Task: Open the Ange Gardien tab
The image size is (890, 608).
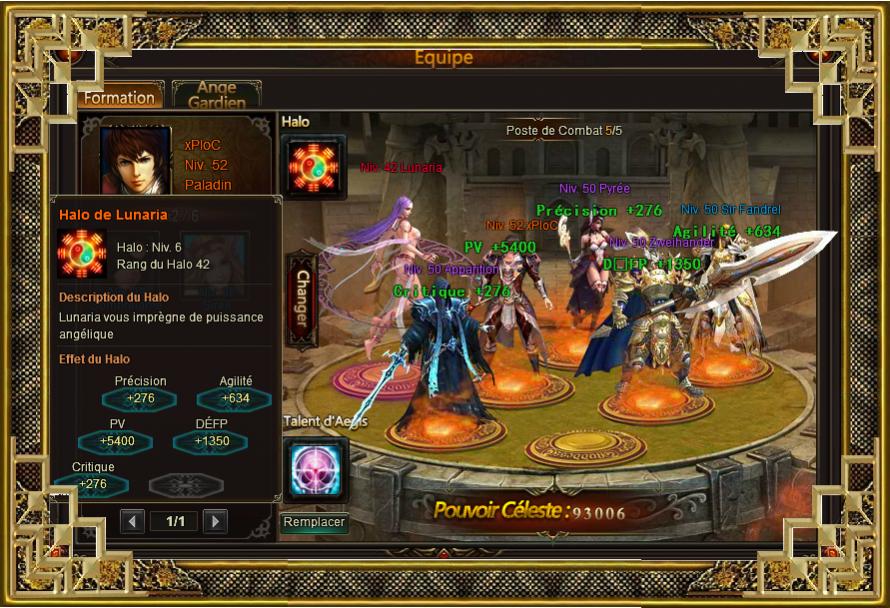Action: click(216, 95)
